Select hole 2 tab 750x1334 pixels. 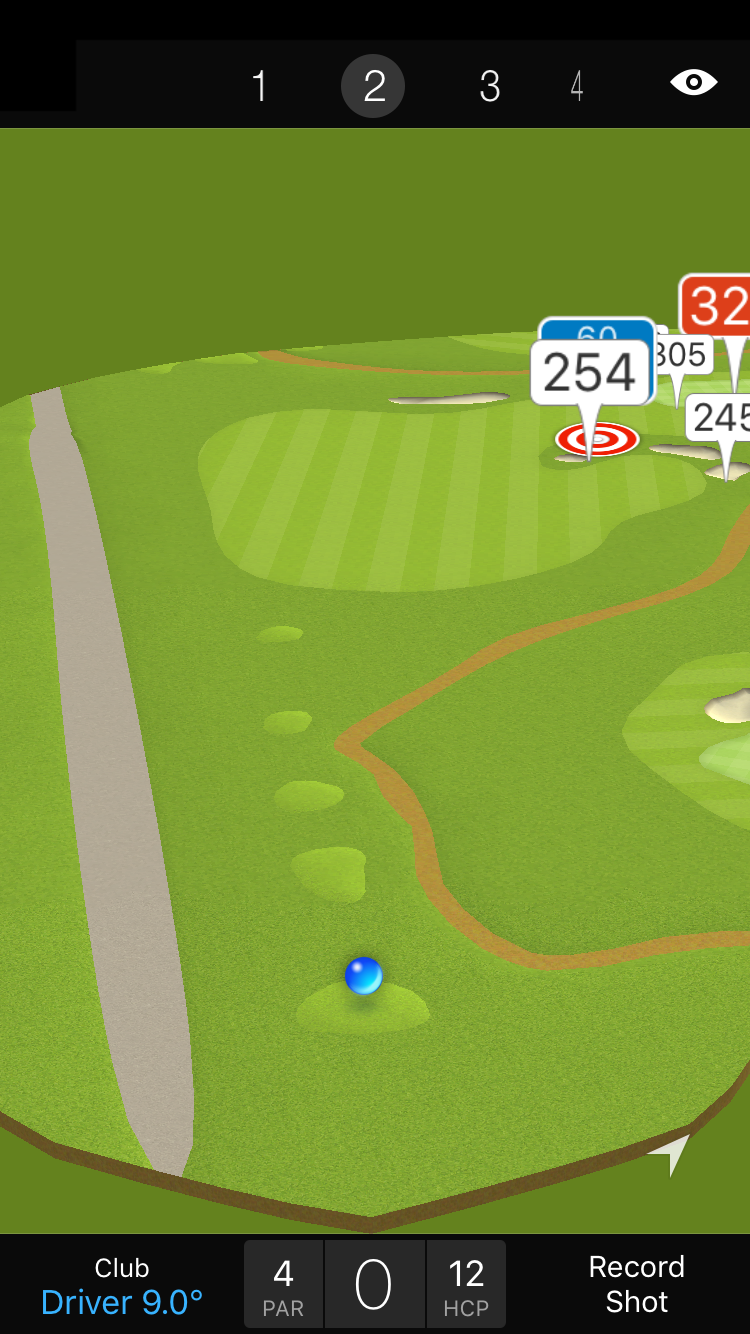click(x=373, y=86)
